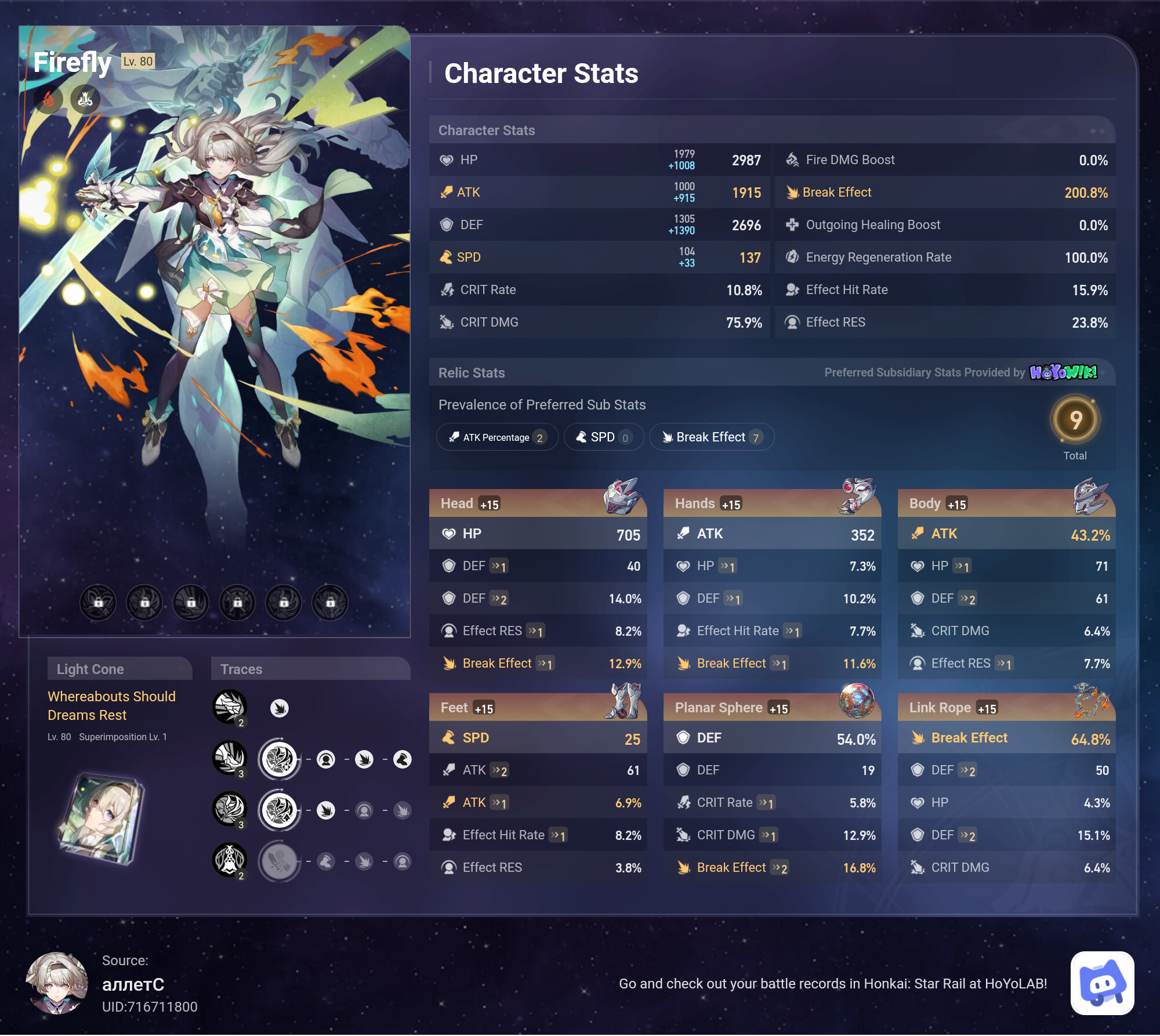Choose the SPD sub stat chip

(x=603, y=437)
